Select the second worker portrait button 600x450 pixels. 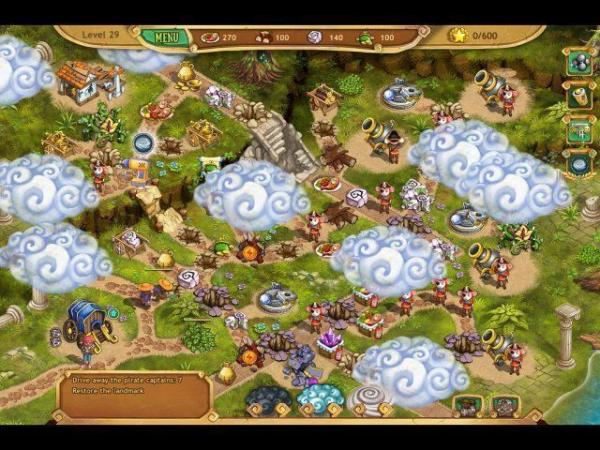504,405
